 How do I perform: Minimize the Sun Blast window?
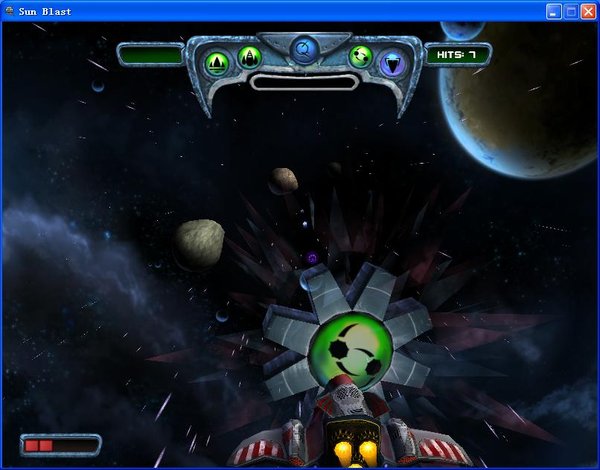tap(554, 11)
